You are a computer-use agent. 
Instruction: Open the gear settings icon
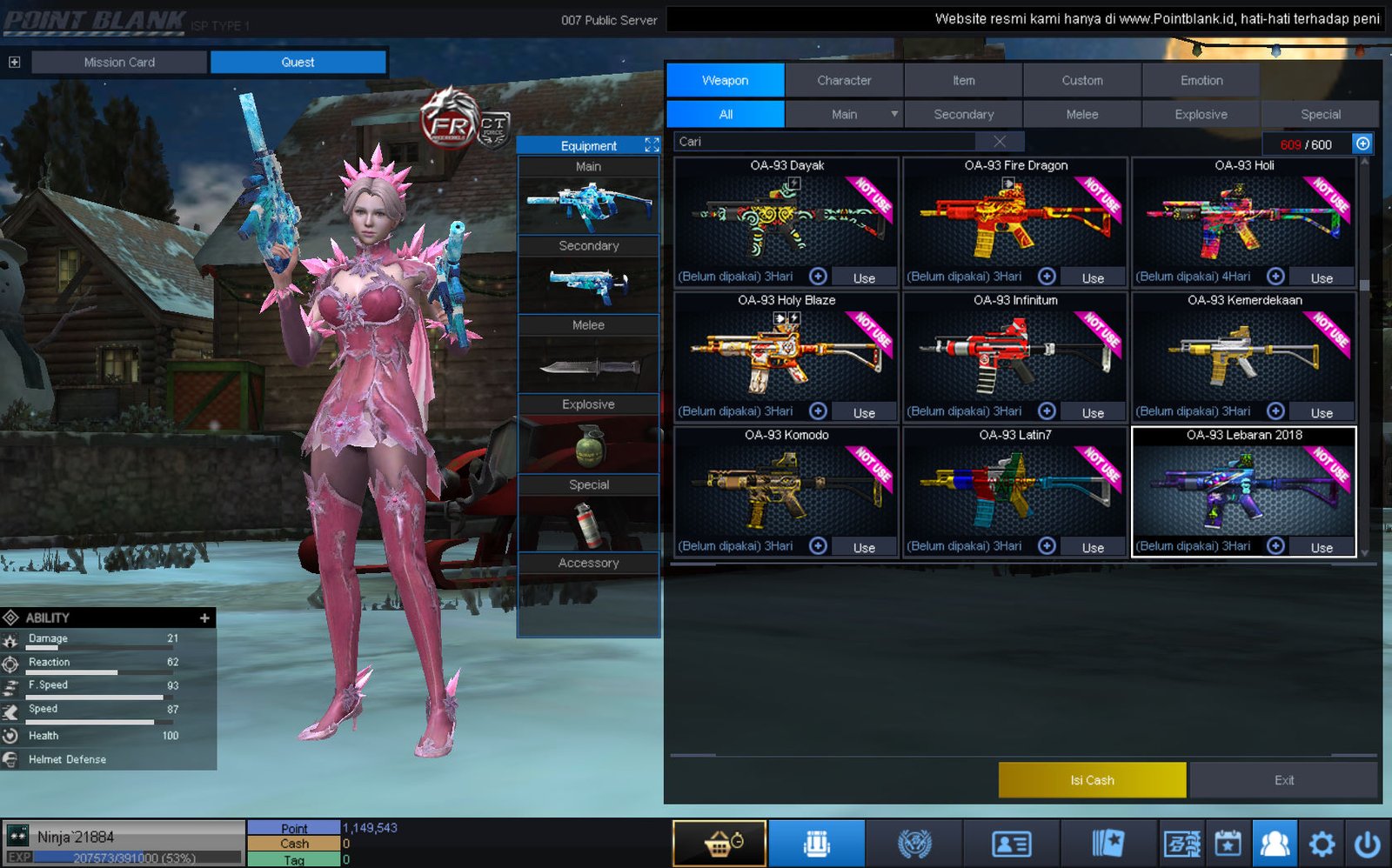coord(1322,844)
